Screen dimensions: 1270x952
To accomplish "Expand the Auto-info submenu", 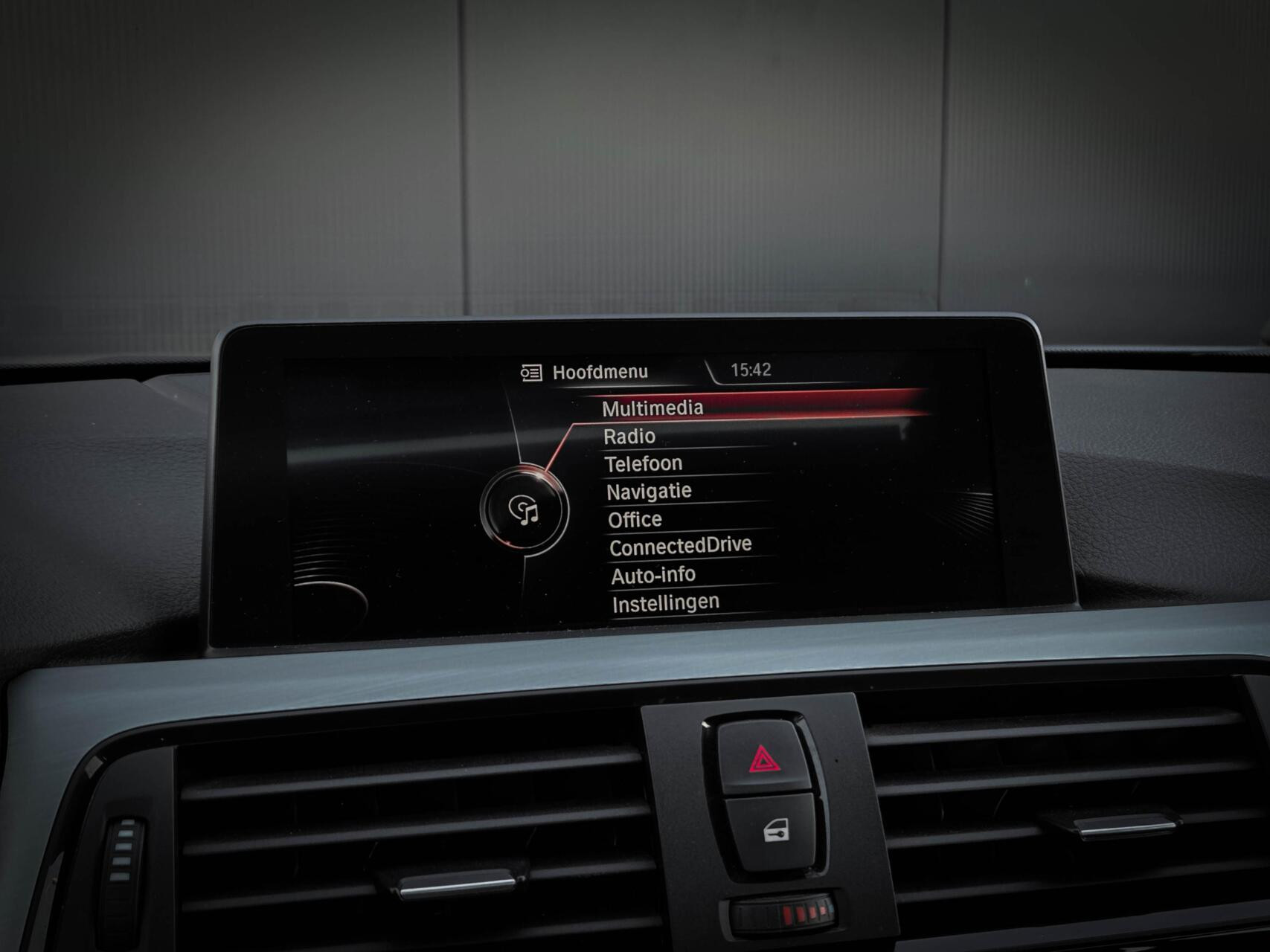I will point(652,573).
